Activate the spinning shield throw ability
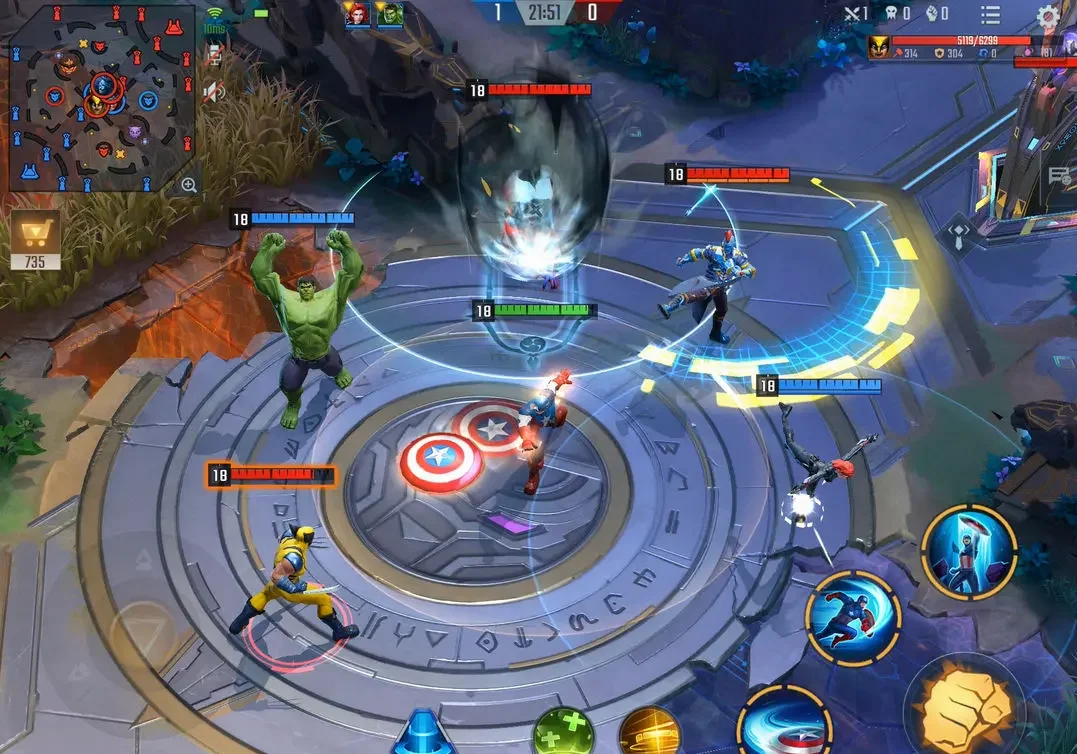Image resolution: width=1077 pixels, height=754 pixels. [783, 722]
